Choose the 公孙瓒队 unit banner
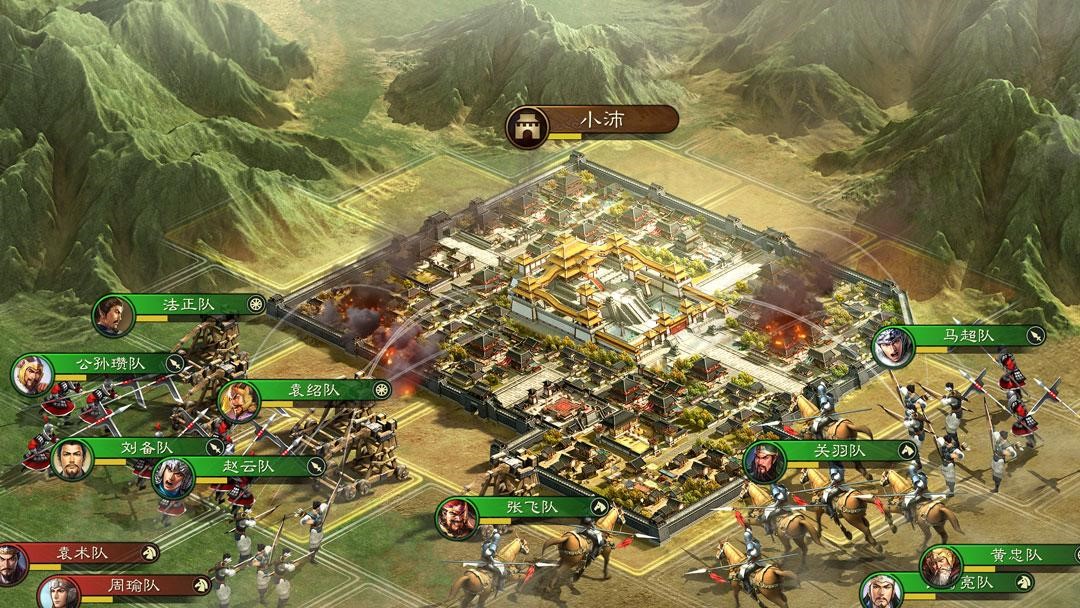The width and height of the screenshot is (1080, 608). pos(112,363)
